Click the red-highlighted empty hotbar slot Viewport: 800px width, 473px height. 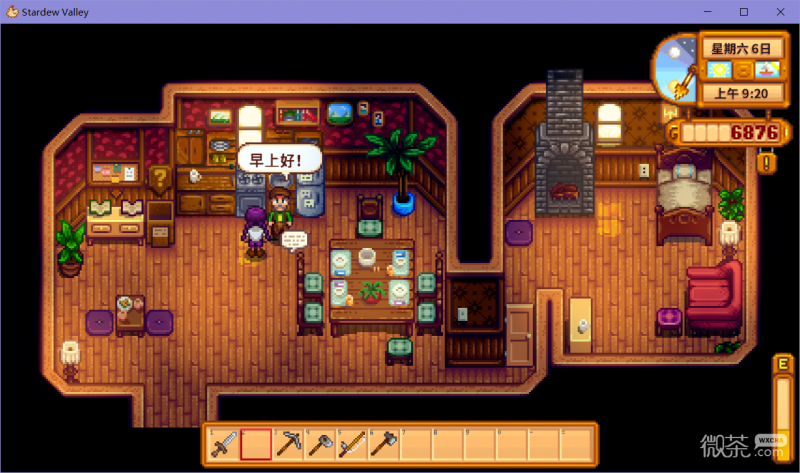pos(256,443)
